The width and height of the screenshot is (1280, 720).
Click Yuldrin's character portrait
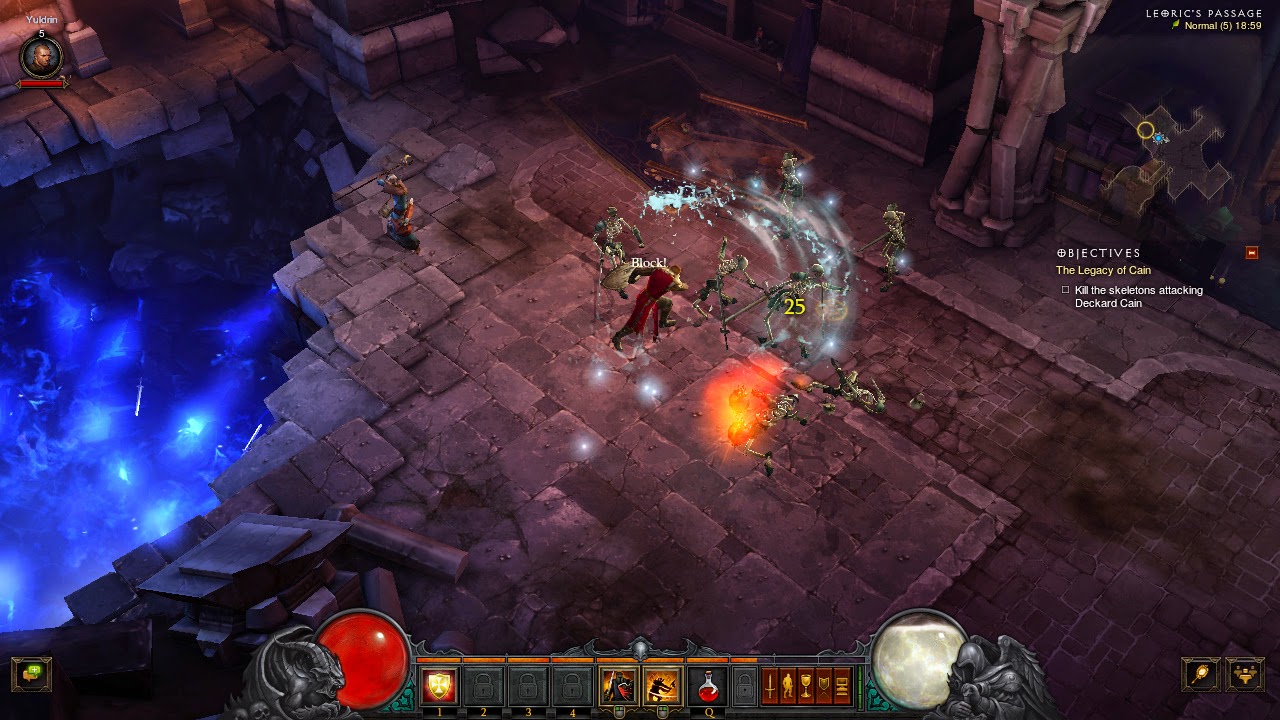pos(41,57)
